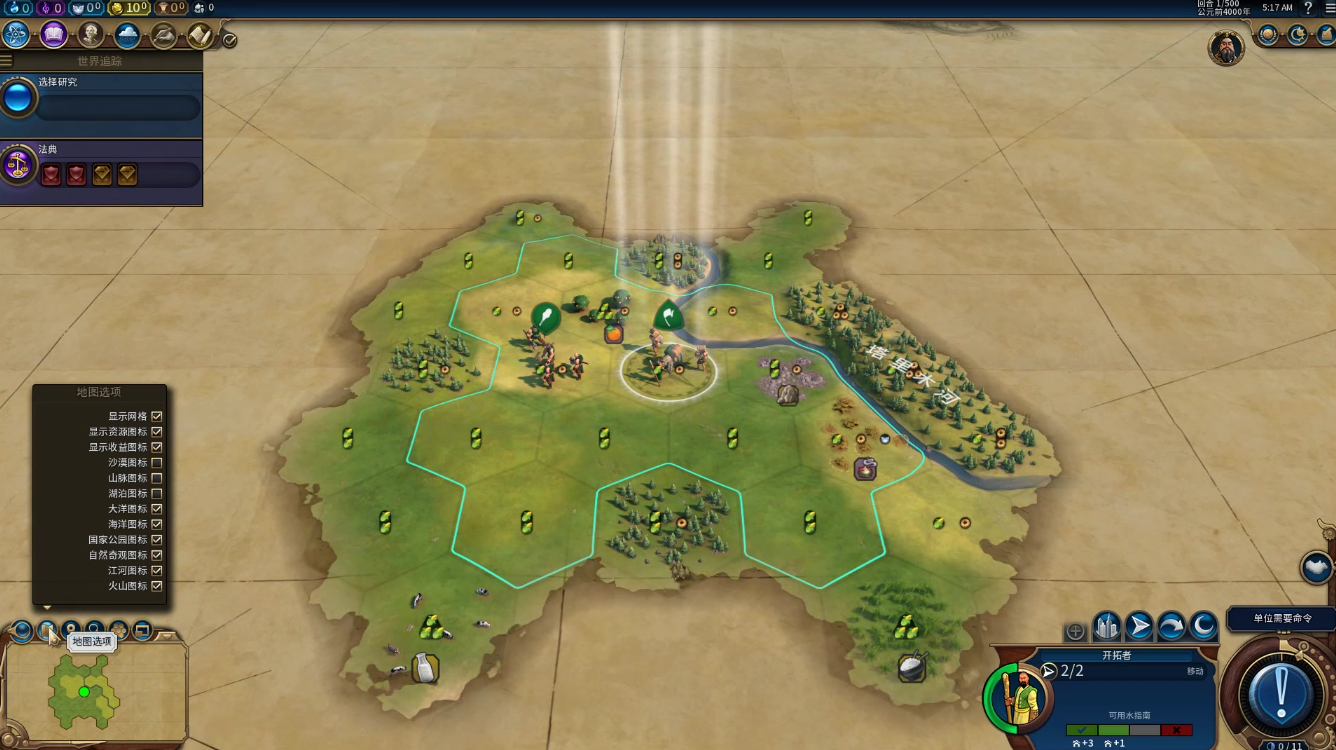Image resolution: width=1336 pixels, height=750 pixels.
Task: Put the unit to sleep
Action: point(1203,627)
